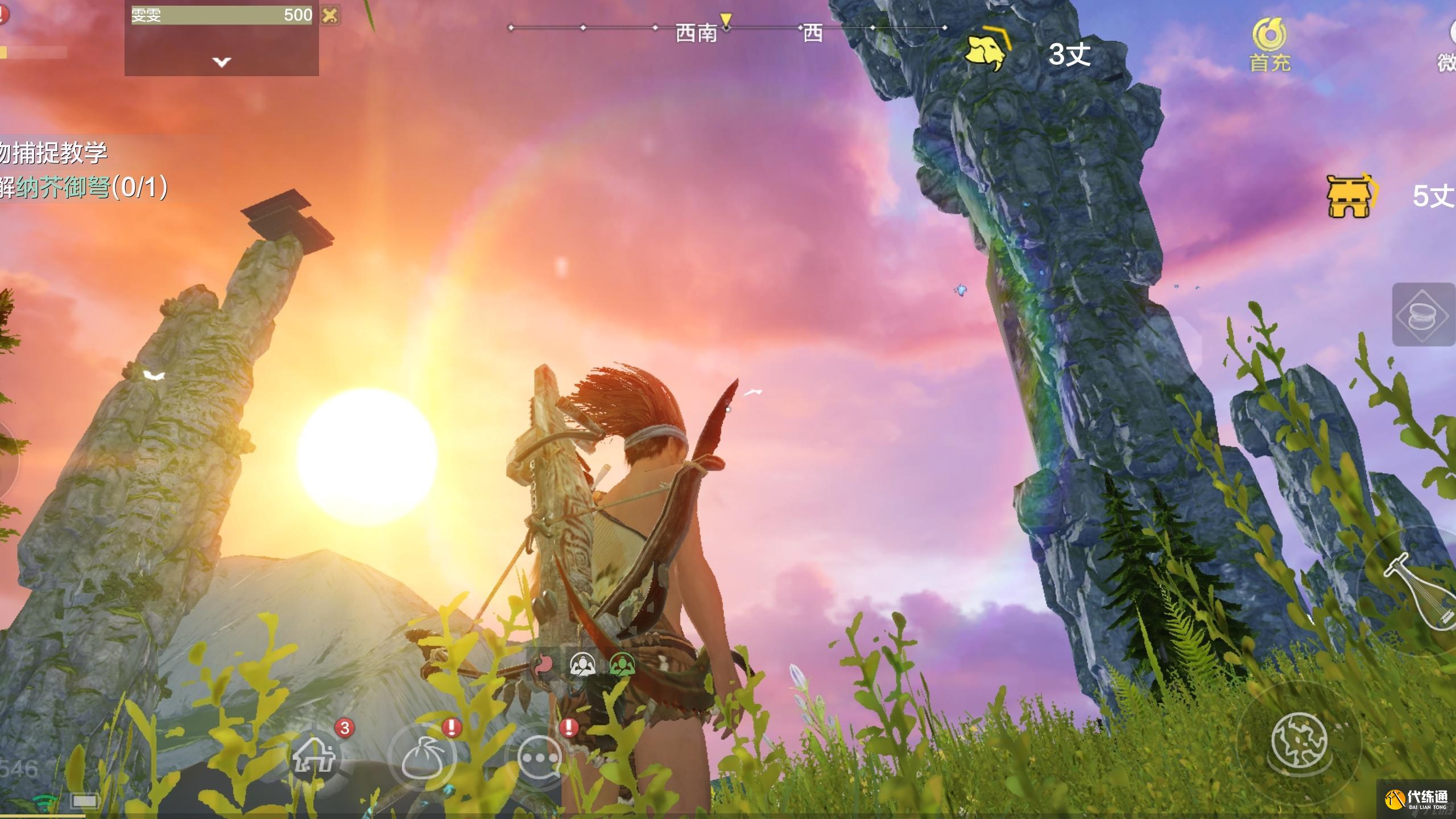Image resolution: width=1456 pixels, height=819 pixels.
Task: Tap the 首充 first recharge icon
Action: point(1269,45)
